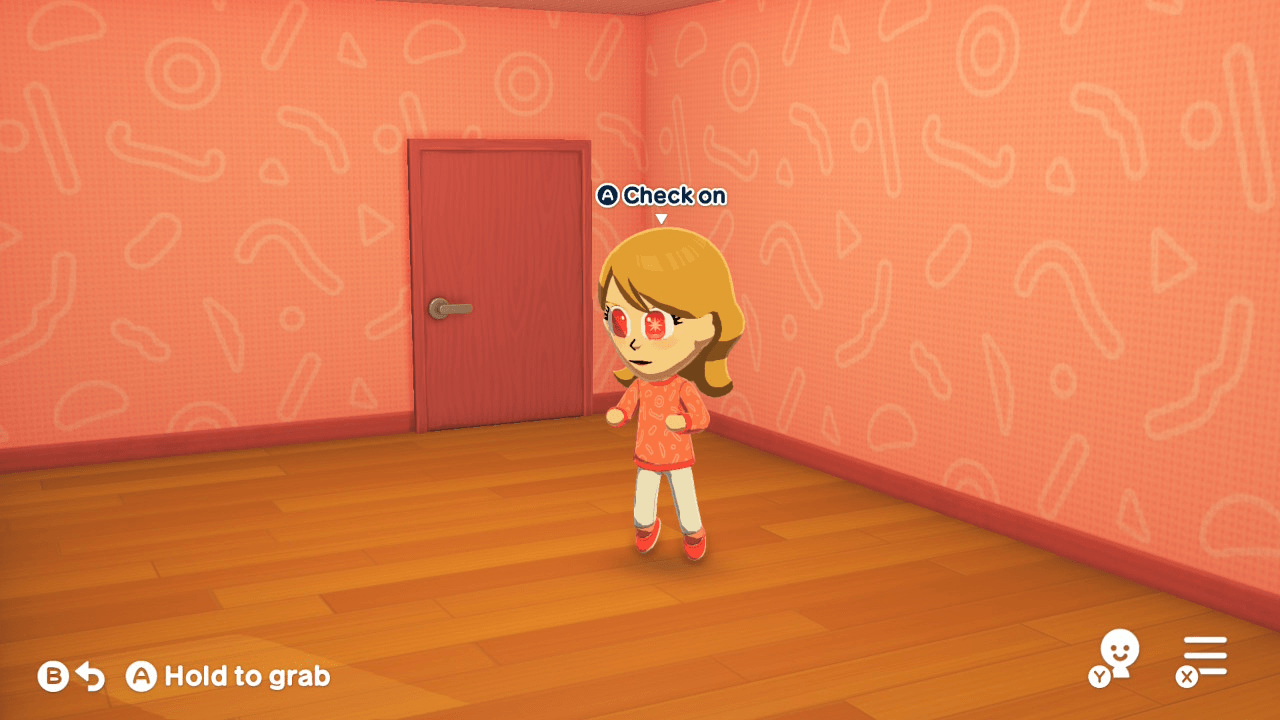Click the white smiley face Mii icon
The height and width of the screenshot is (720, 1280).
(x=1122, y=648)
